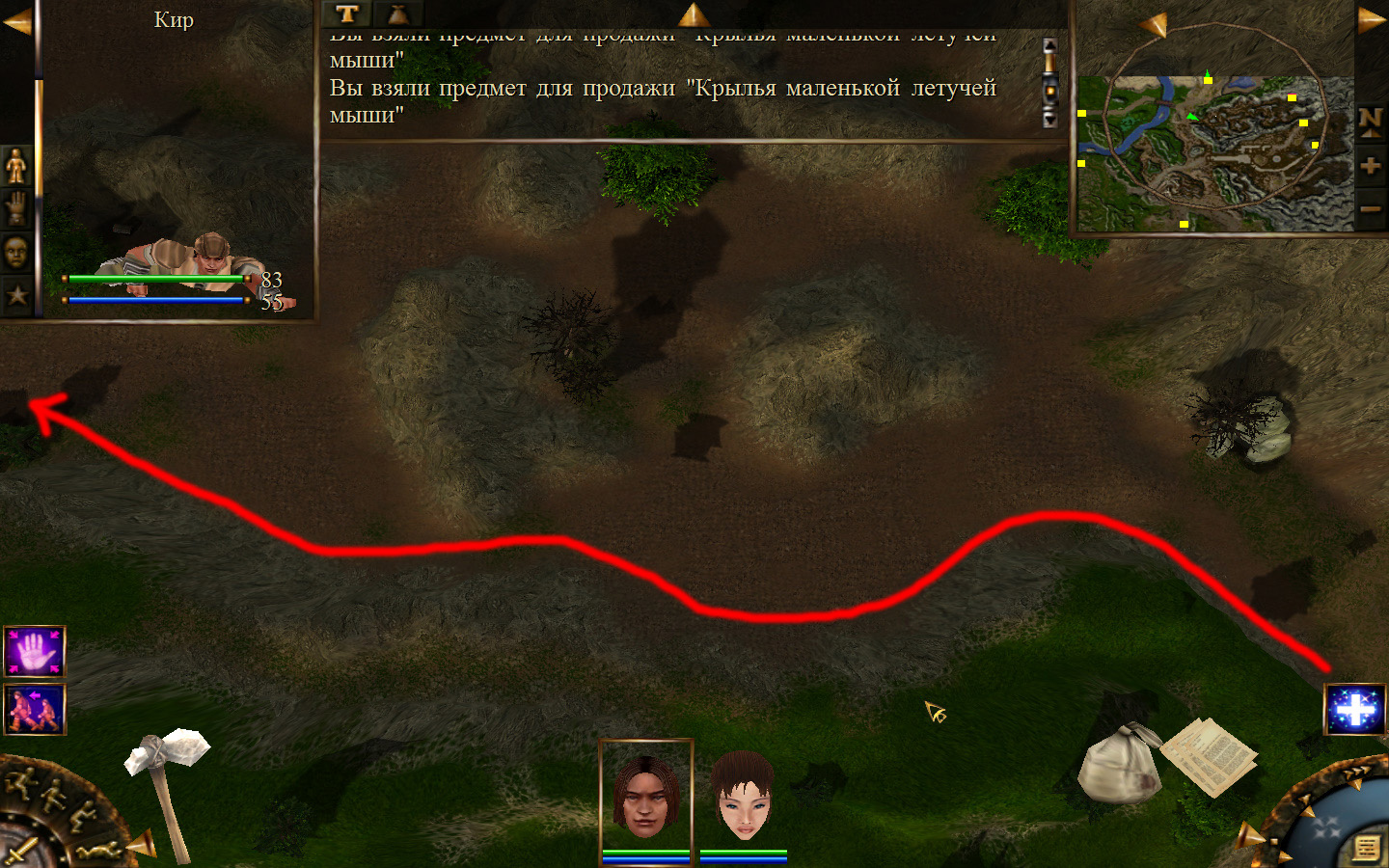1389x868 pixels.
Task: Cast the blue sparkling cross spell
Action: [x=1355, y=710]
